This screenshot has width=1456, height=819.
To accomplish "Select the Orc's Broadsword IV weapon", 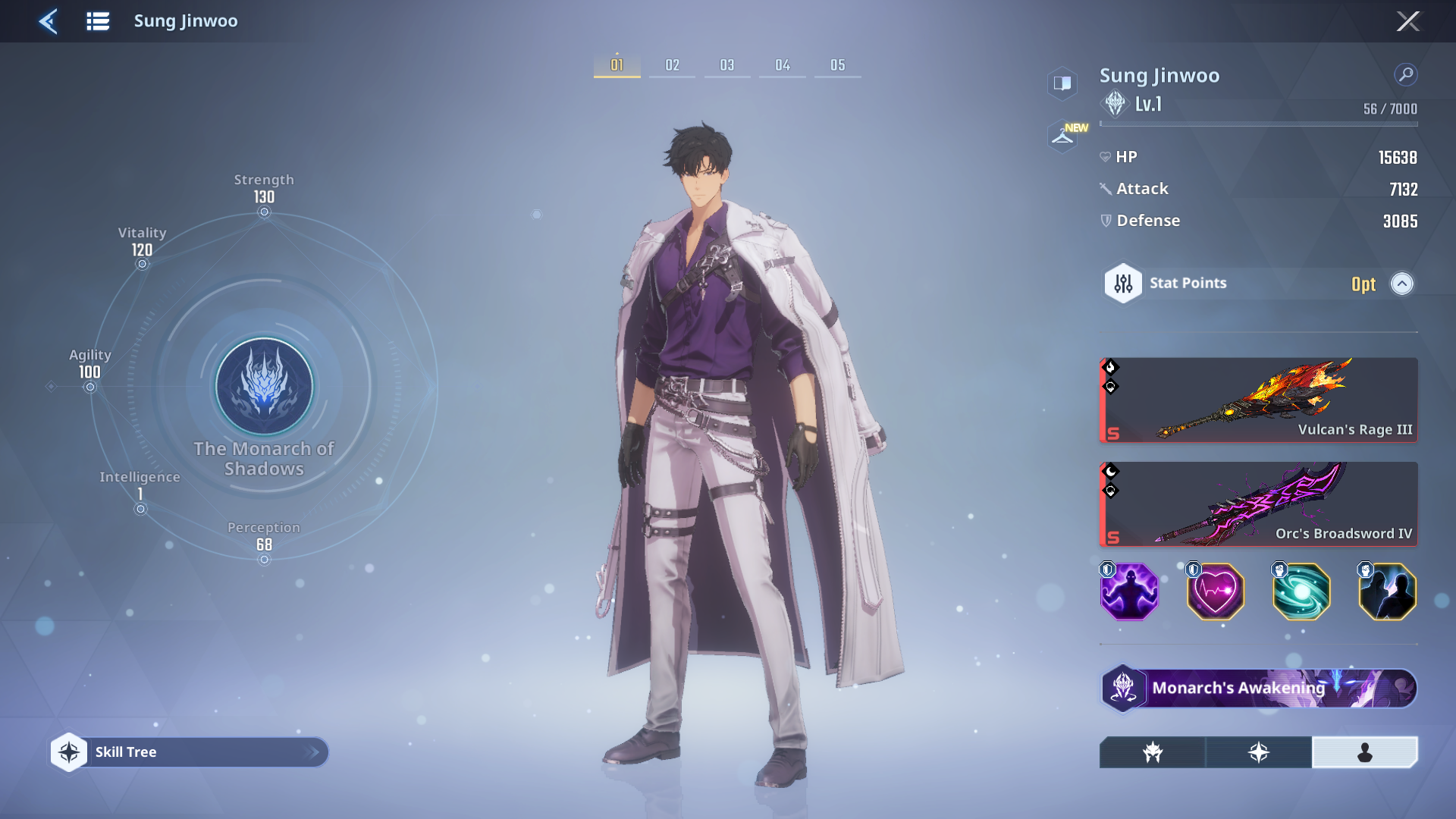I will 1258,504.
